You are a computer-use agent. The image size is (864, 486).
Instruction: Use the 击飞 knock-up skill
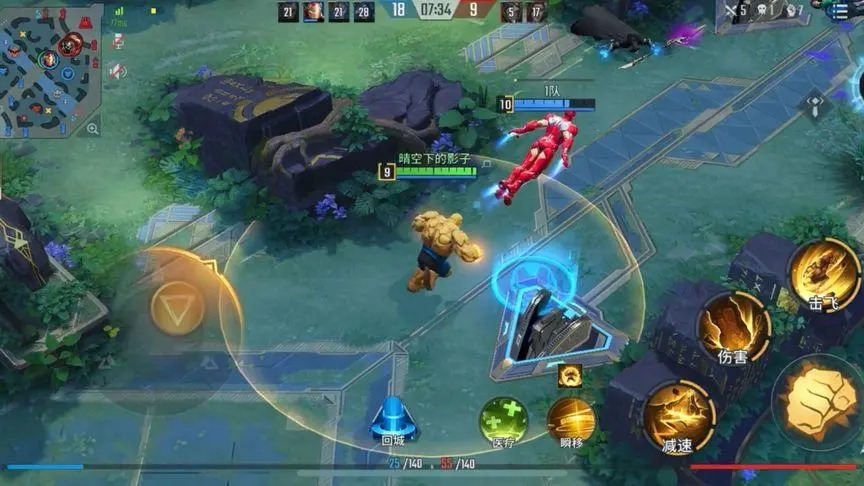pos(824,274)
